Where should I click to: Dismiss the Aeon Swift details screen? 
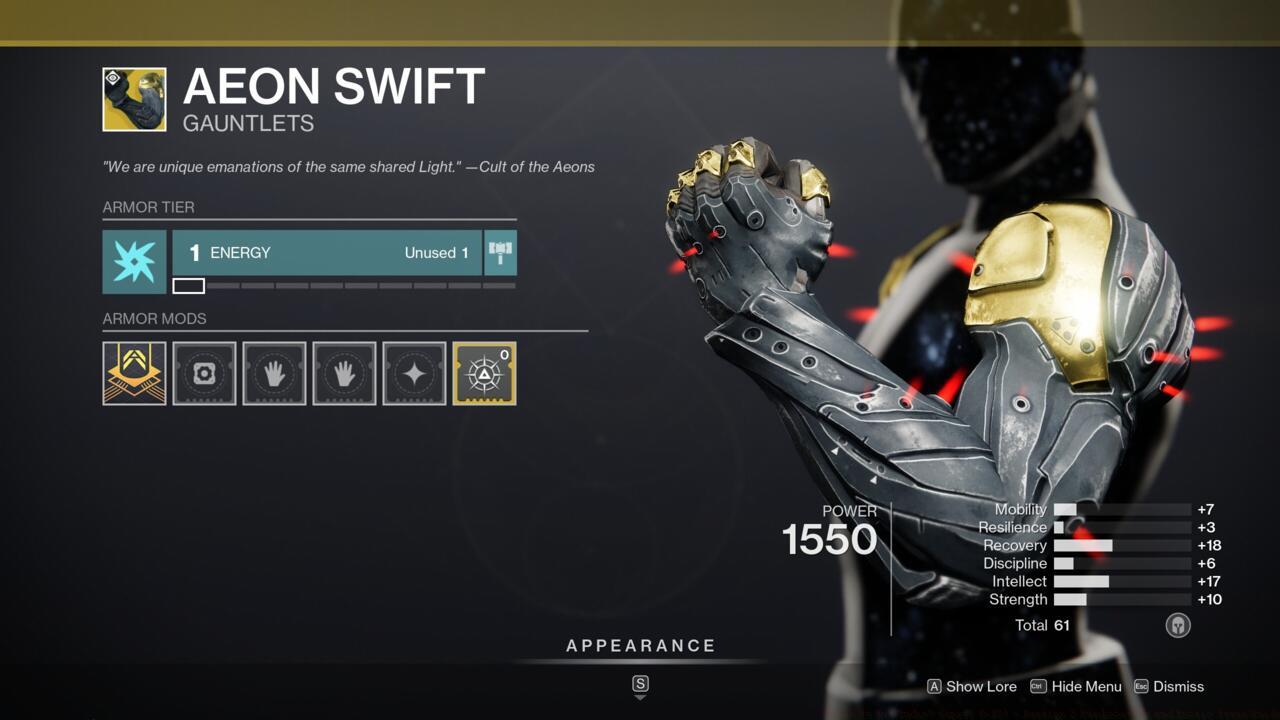pyautogui.click(x=1176, y=687)
